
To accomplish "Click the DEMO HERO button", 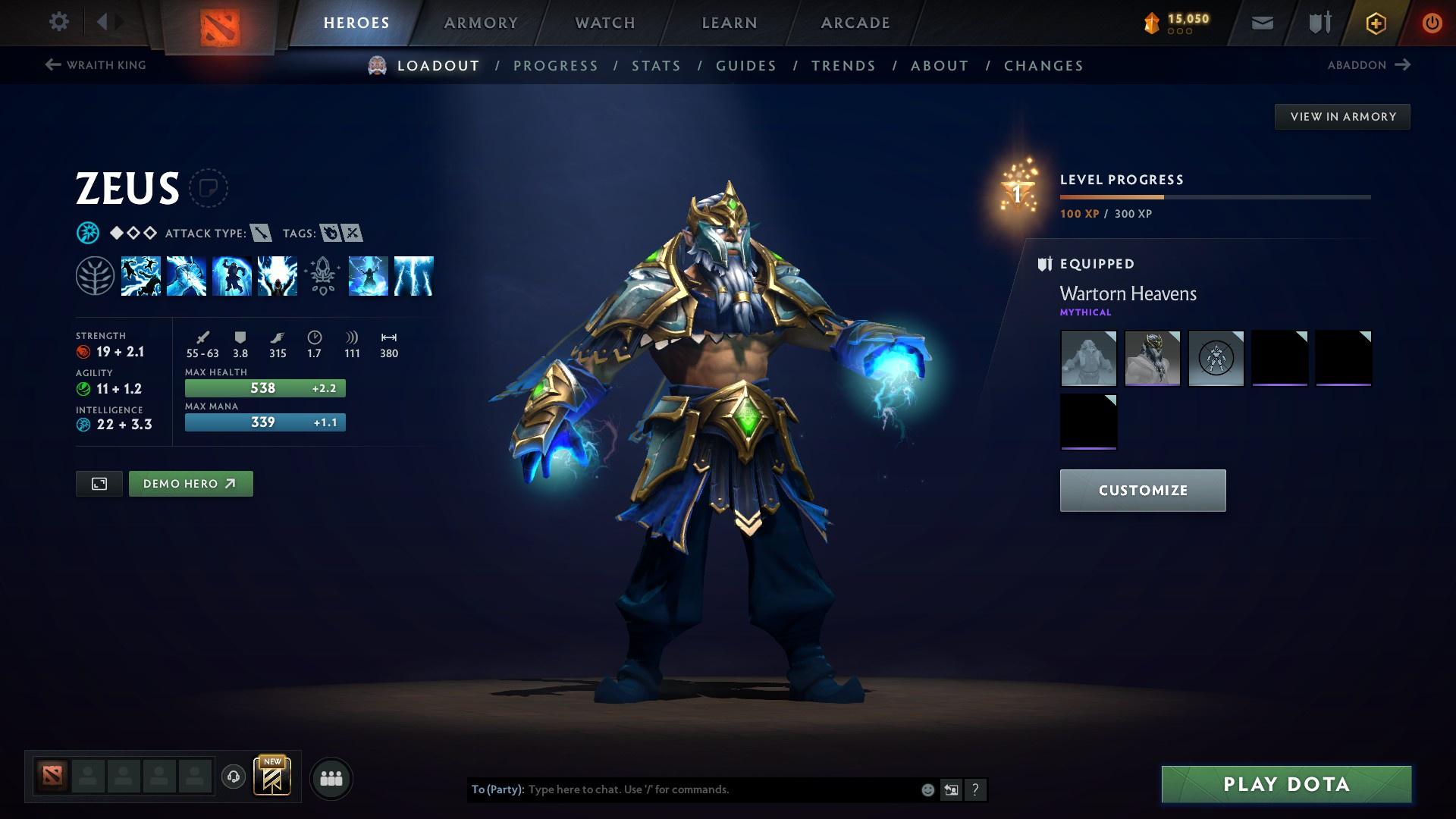I will pos(190,483).
